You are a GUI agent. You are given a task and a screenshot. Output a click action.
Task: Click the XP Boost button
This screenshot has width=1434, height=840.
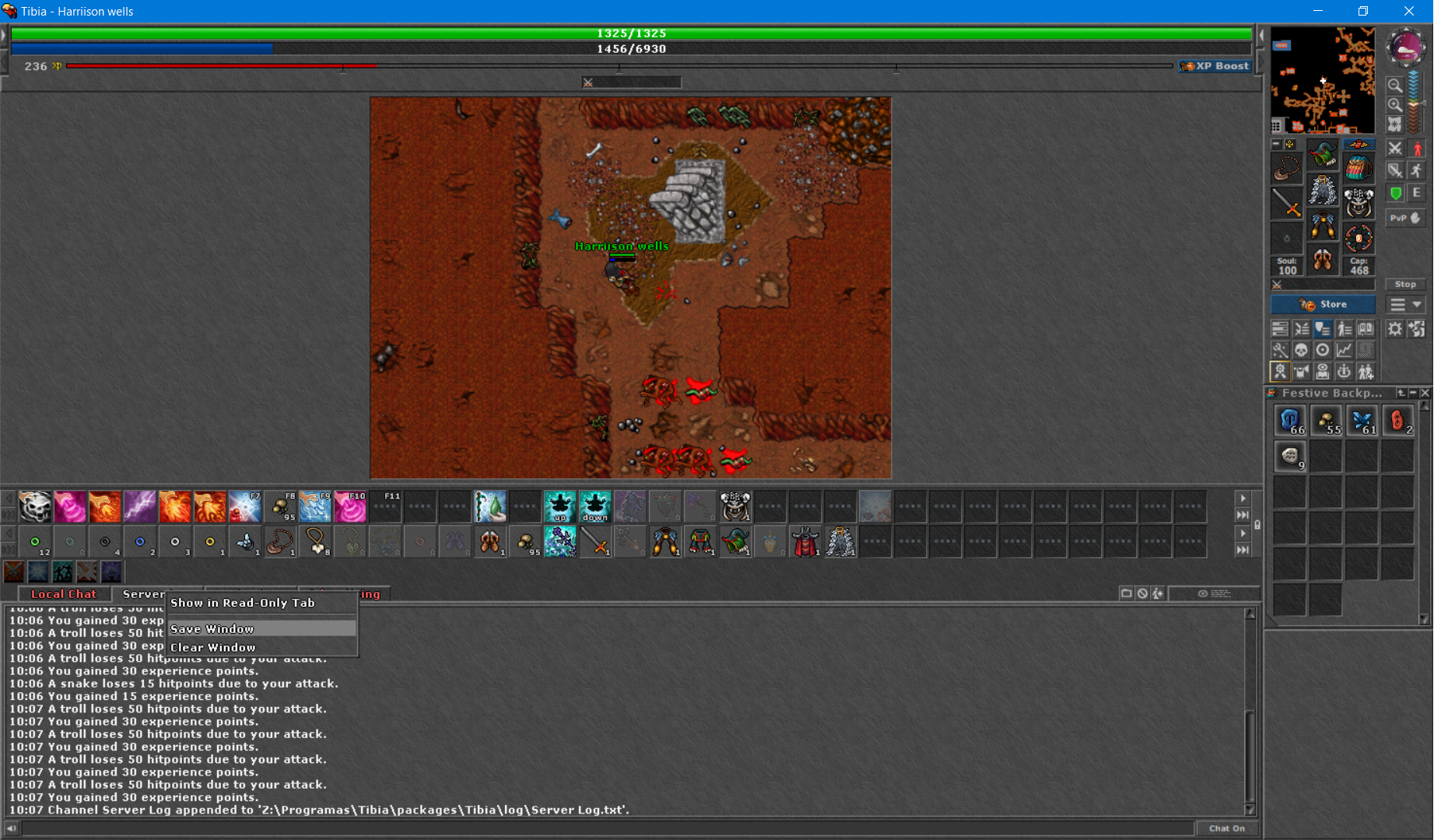click(1215, 66)
